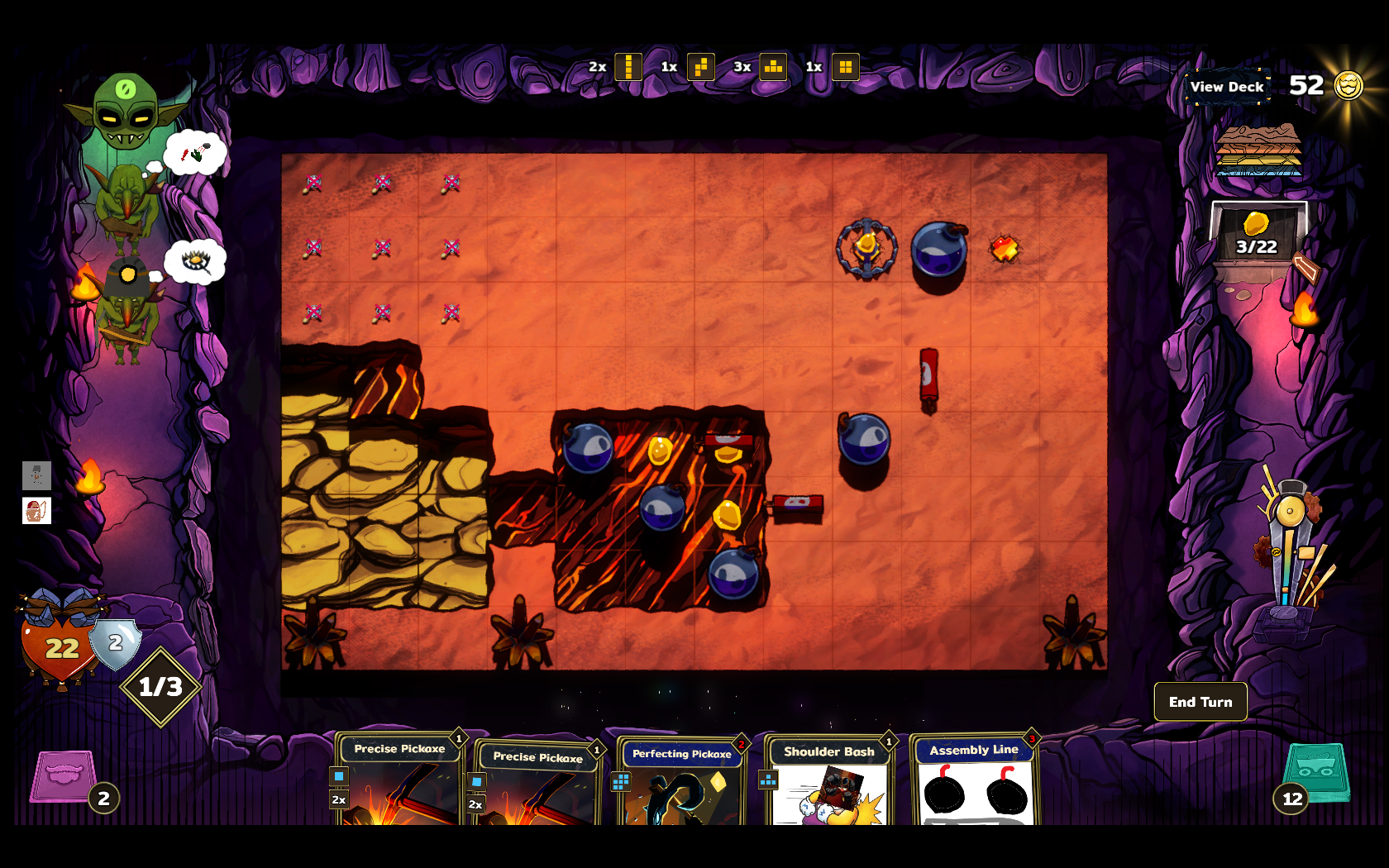Open the teal draw pile
1389x868 pixels.
coord(1316,773)
